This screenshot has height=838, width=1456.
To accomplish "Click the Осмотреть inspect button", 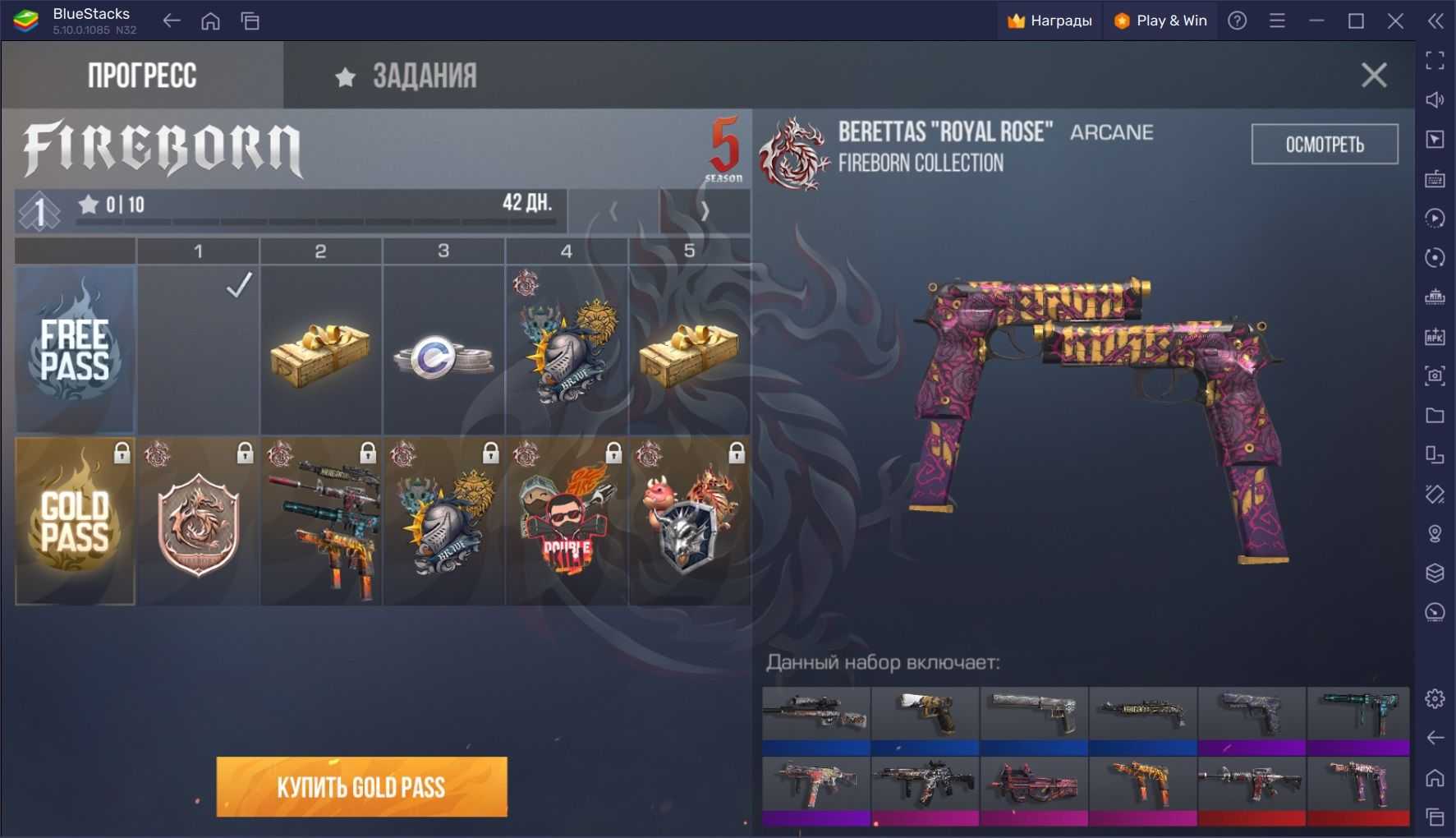I will click(x=1324, y=145).
